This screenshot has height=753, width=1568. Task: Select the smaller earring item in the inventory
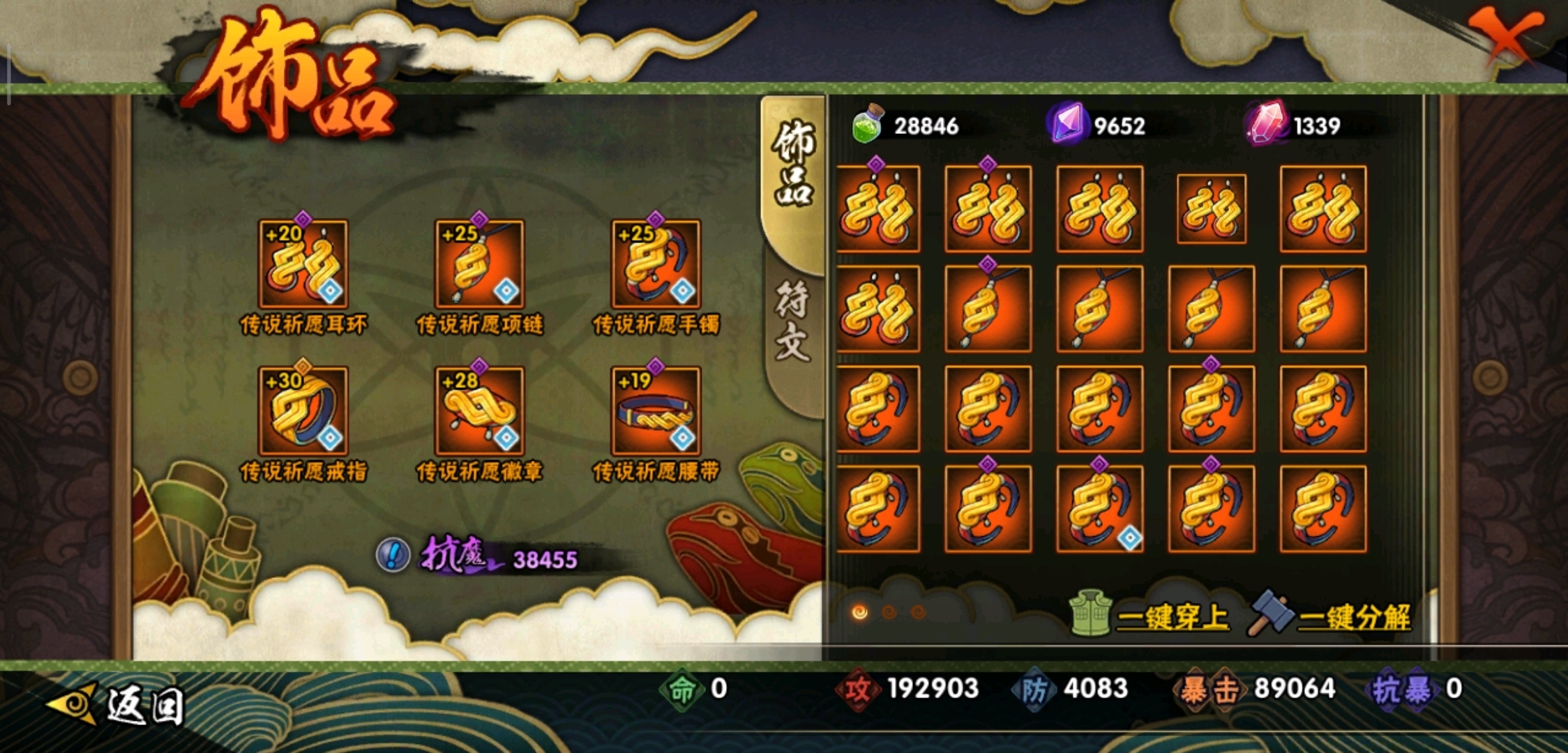pos(1212,208)
